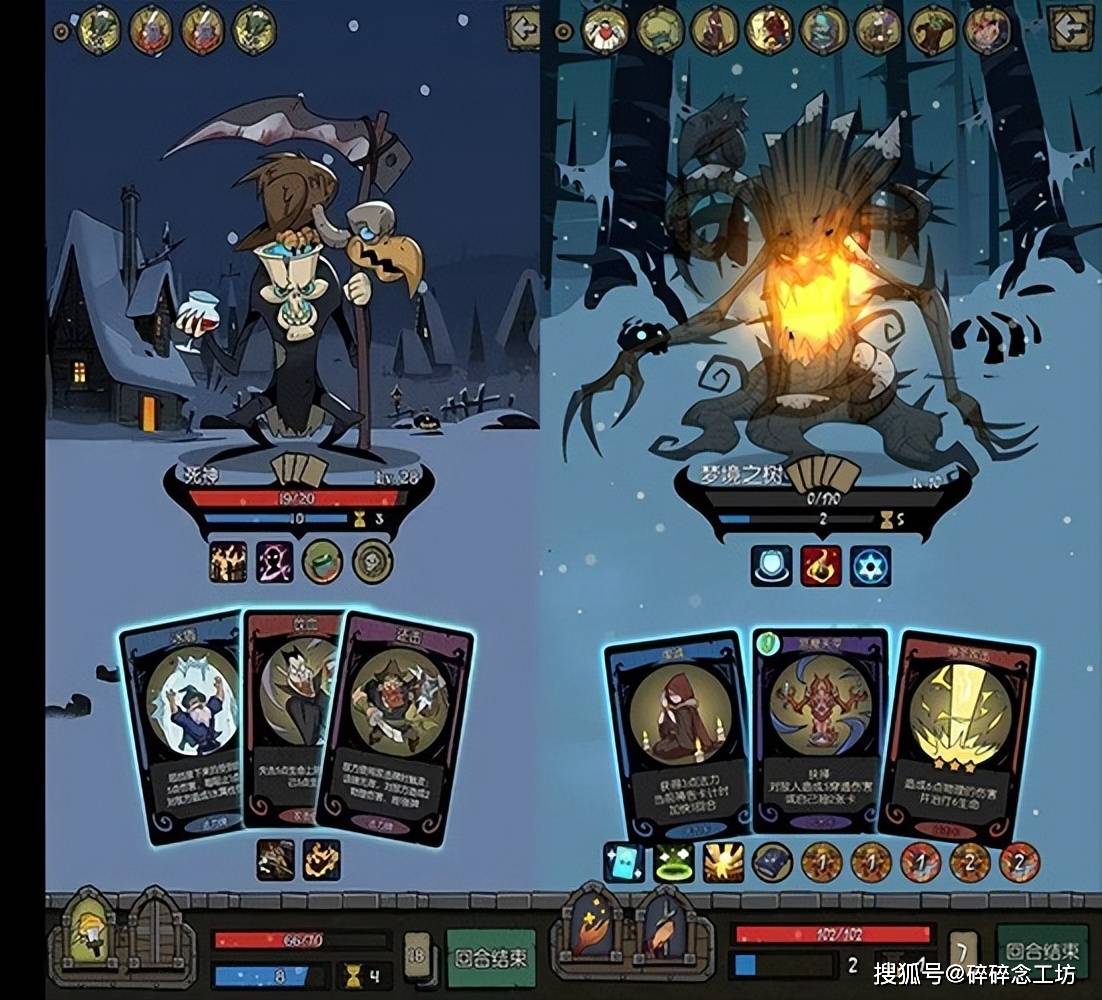Inspect the red flame enemy buff
Viewport: 1102px width, 1000px height.
pyautogui.click(x=820, y=566)
